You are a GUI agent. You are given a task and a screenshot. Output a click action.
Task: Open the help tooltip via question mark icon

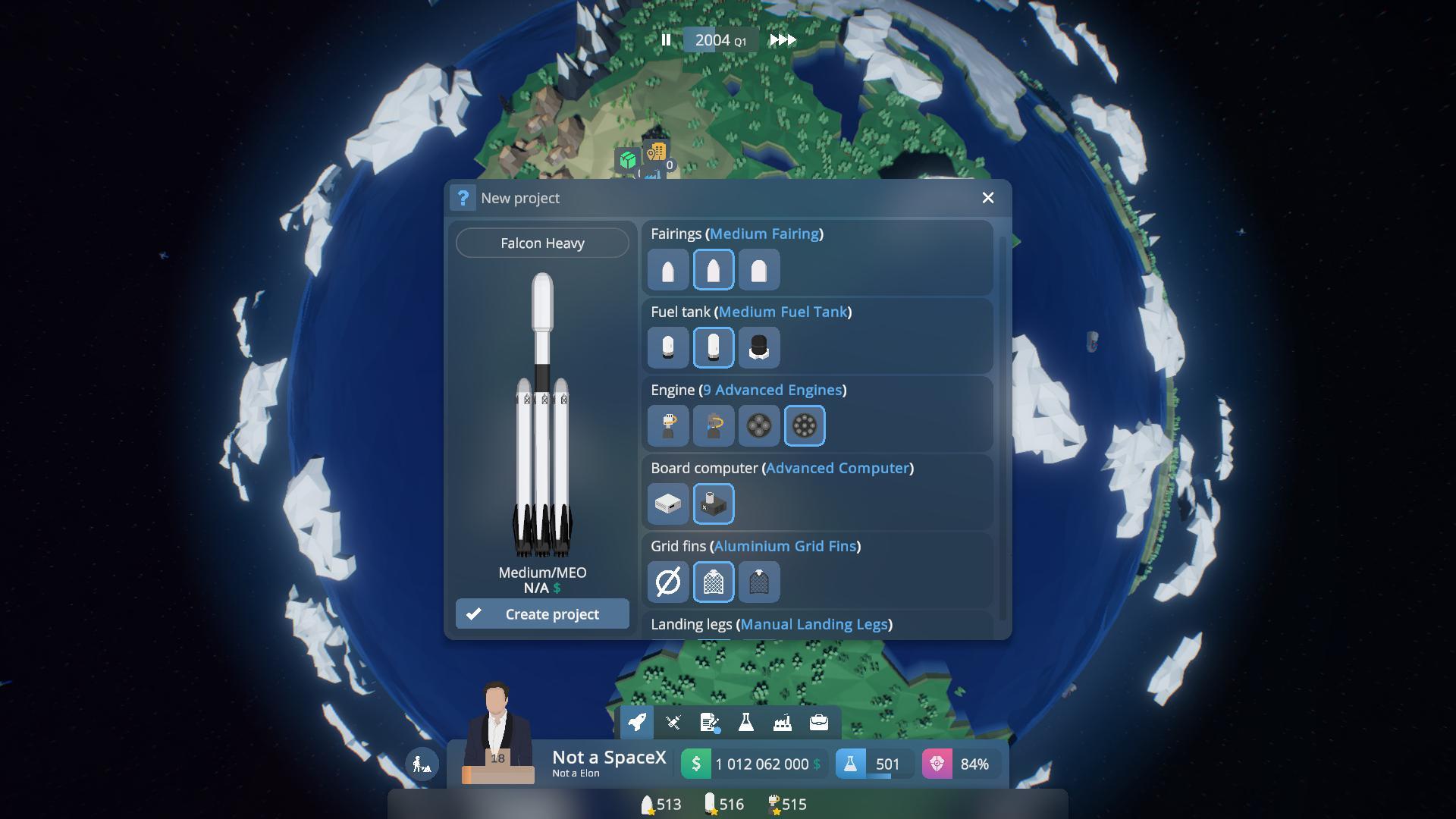click(464, 198)
